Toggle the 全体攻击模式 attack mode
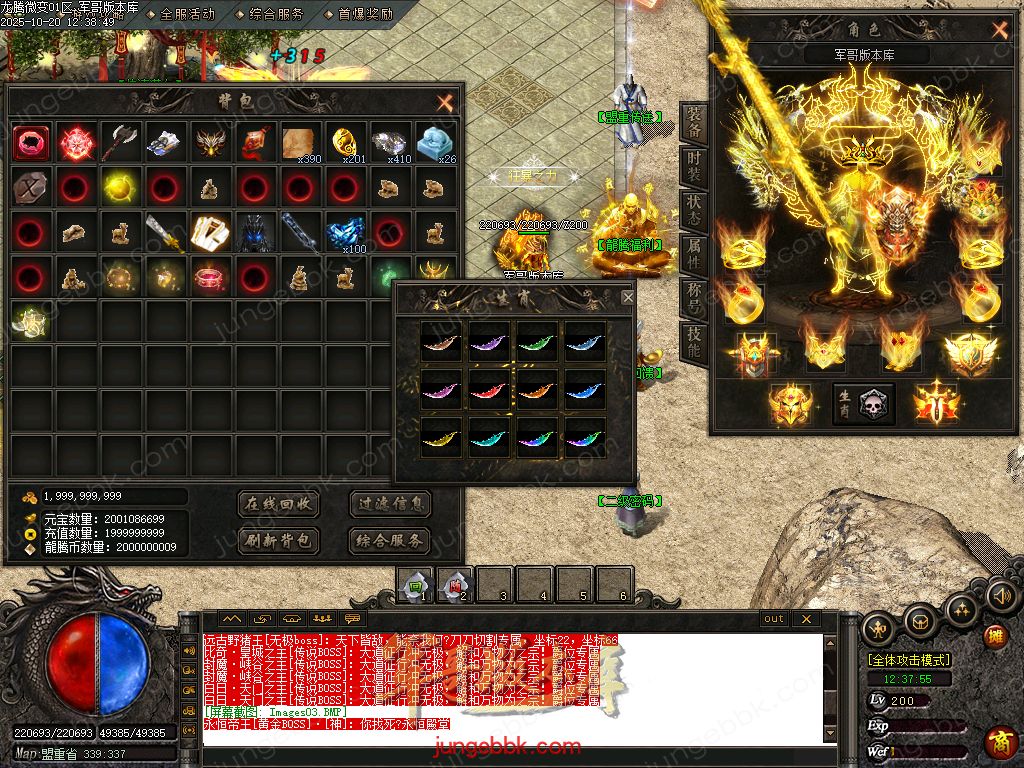Screen dimensions: 1024x768 tap(909, 660)
